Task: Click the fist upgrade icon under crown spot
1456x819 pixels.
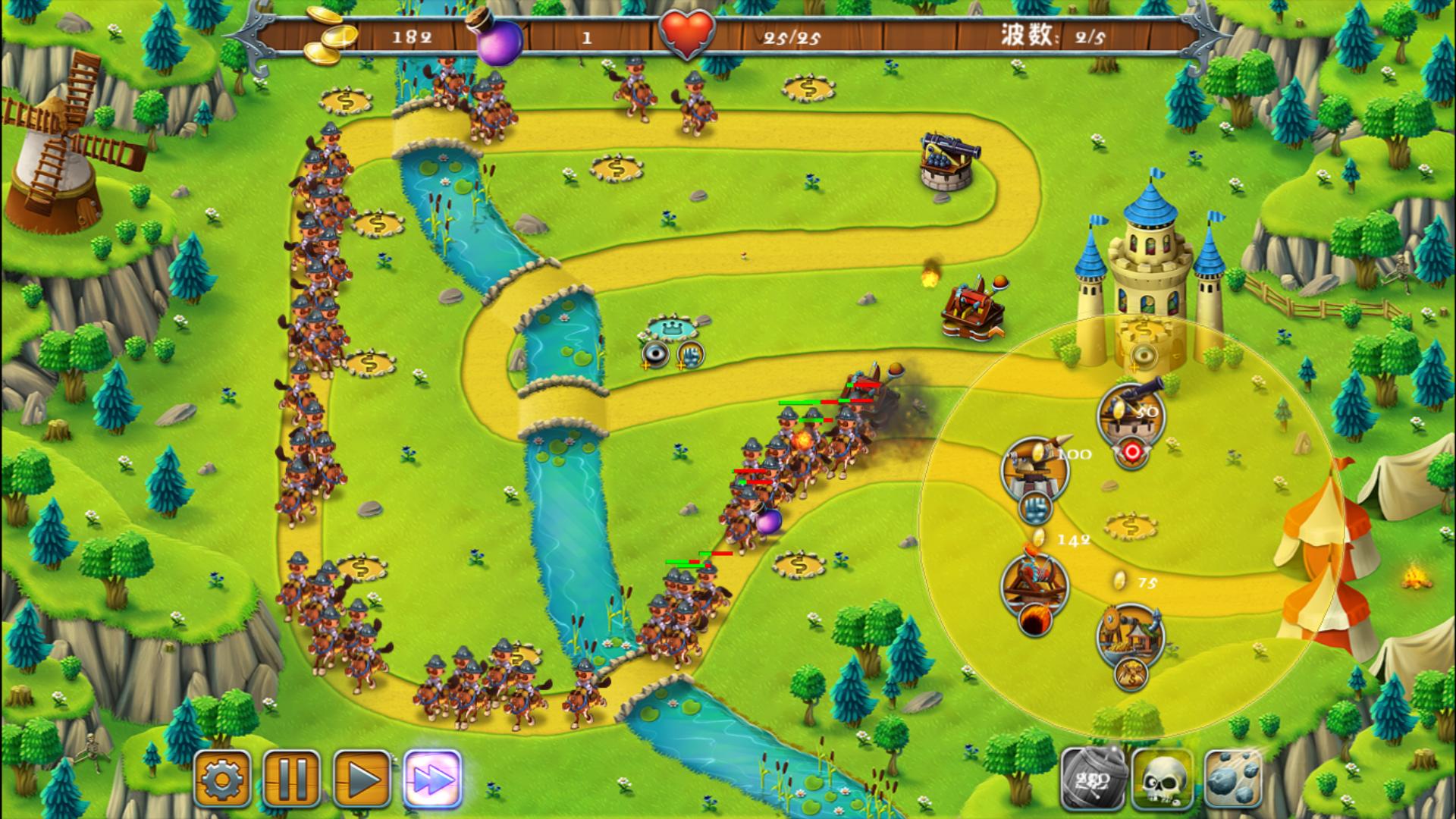Action: [690, 353]
